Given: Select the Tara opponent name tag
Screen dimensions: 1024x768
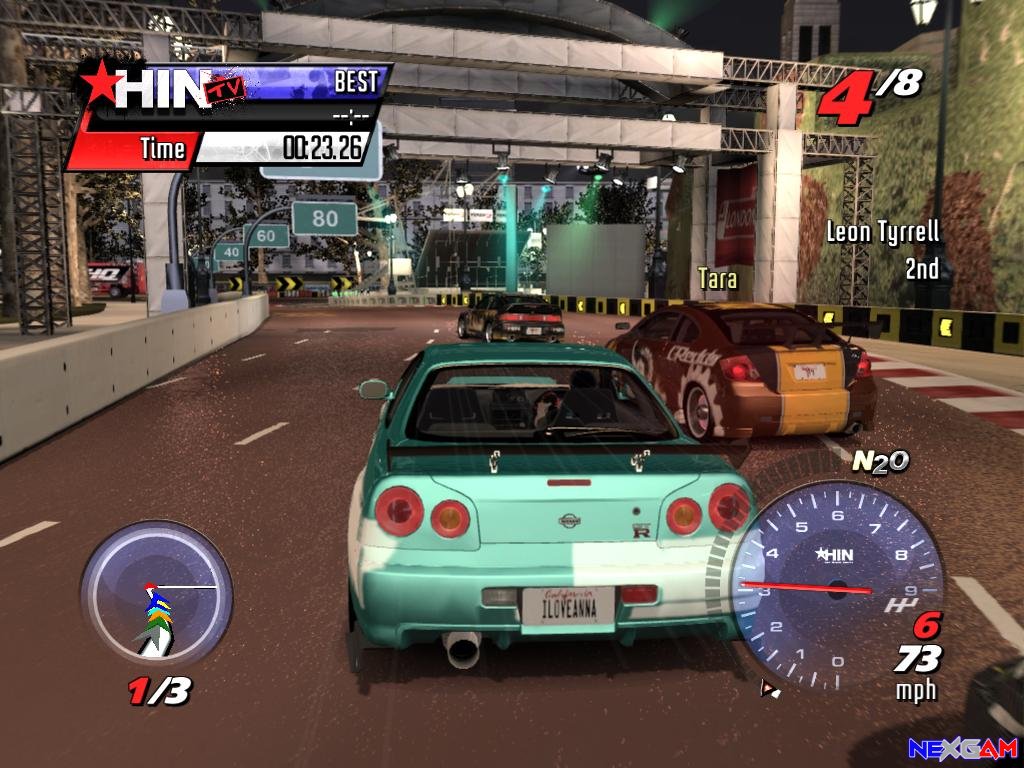Looking at the screenshot, I should coord(718,279).
